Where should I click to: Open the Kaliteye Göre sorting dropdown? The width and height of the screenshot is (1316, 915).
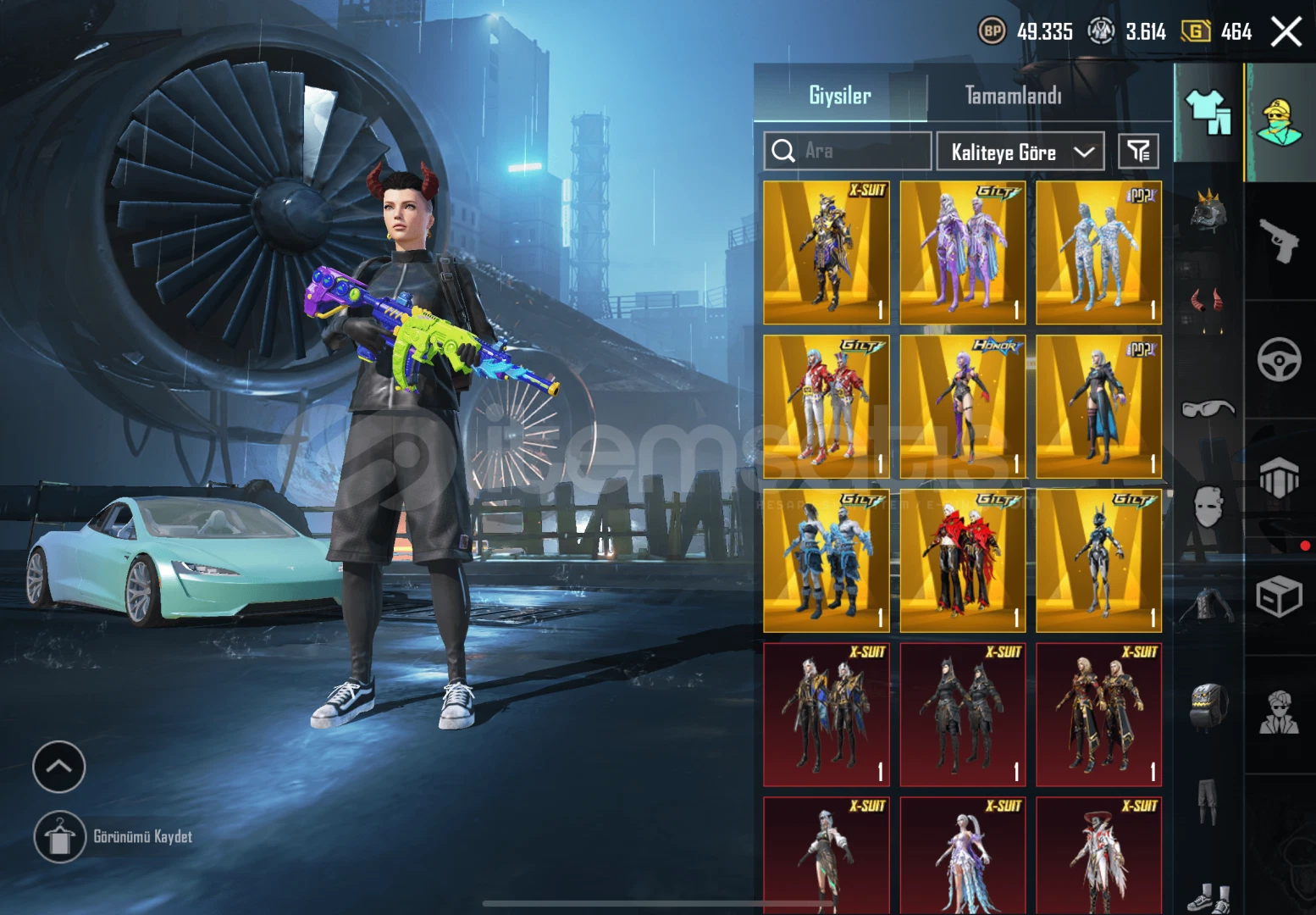(x=1020, y=152)
